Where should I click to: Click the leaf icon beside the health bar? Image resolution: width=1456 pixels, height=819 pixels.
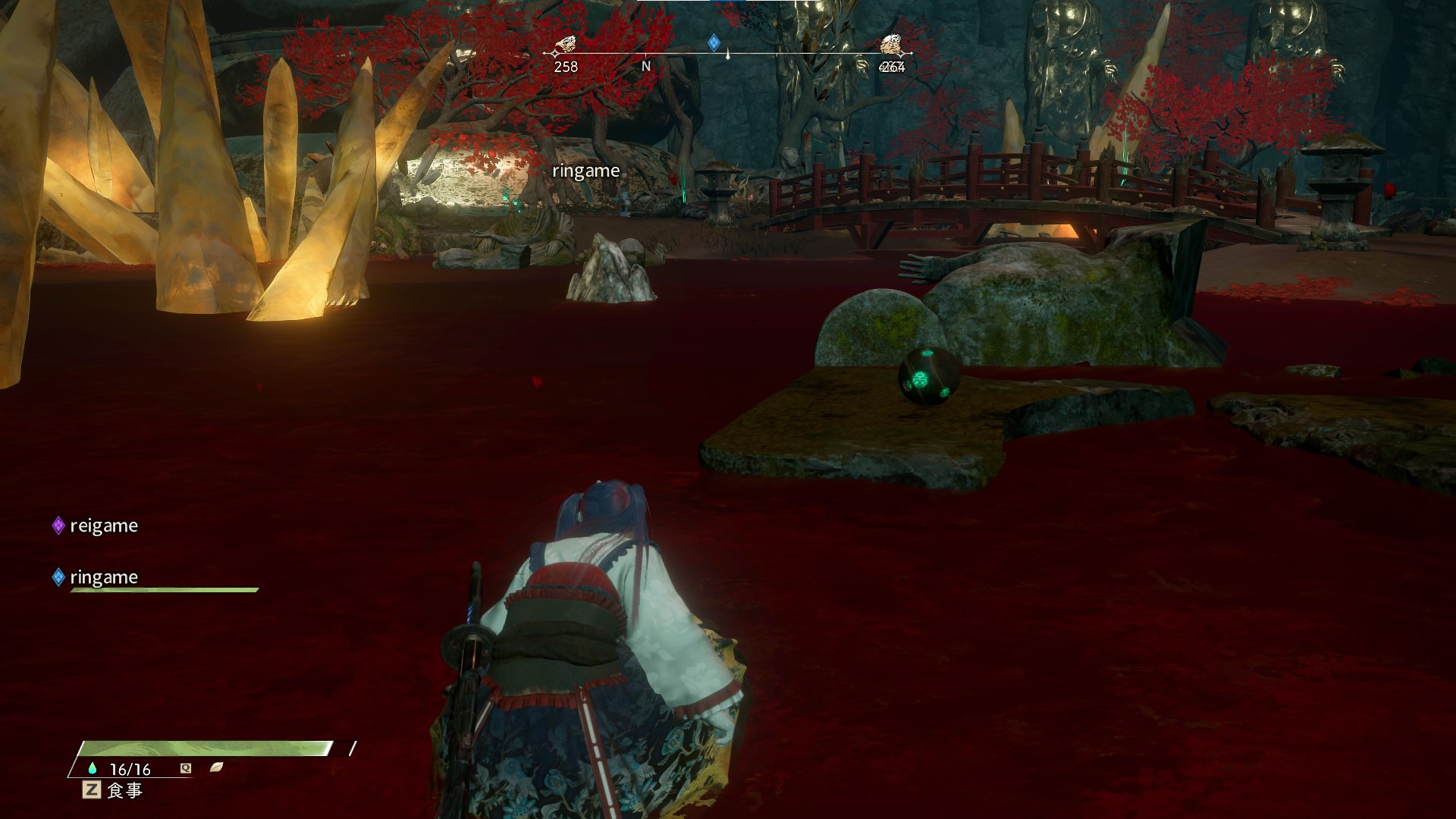coord(217,767)
